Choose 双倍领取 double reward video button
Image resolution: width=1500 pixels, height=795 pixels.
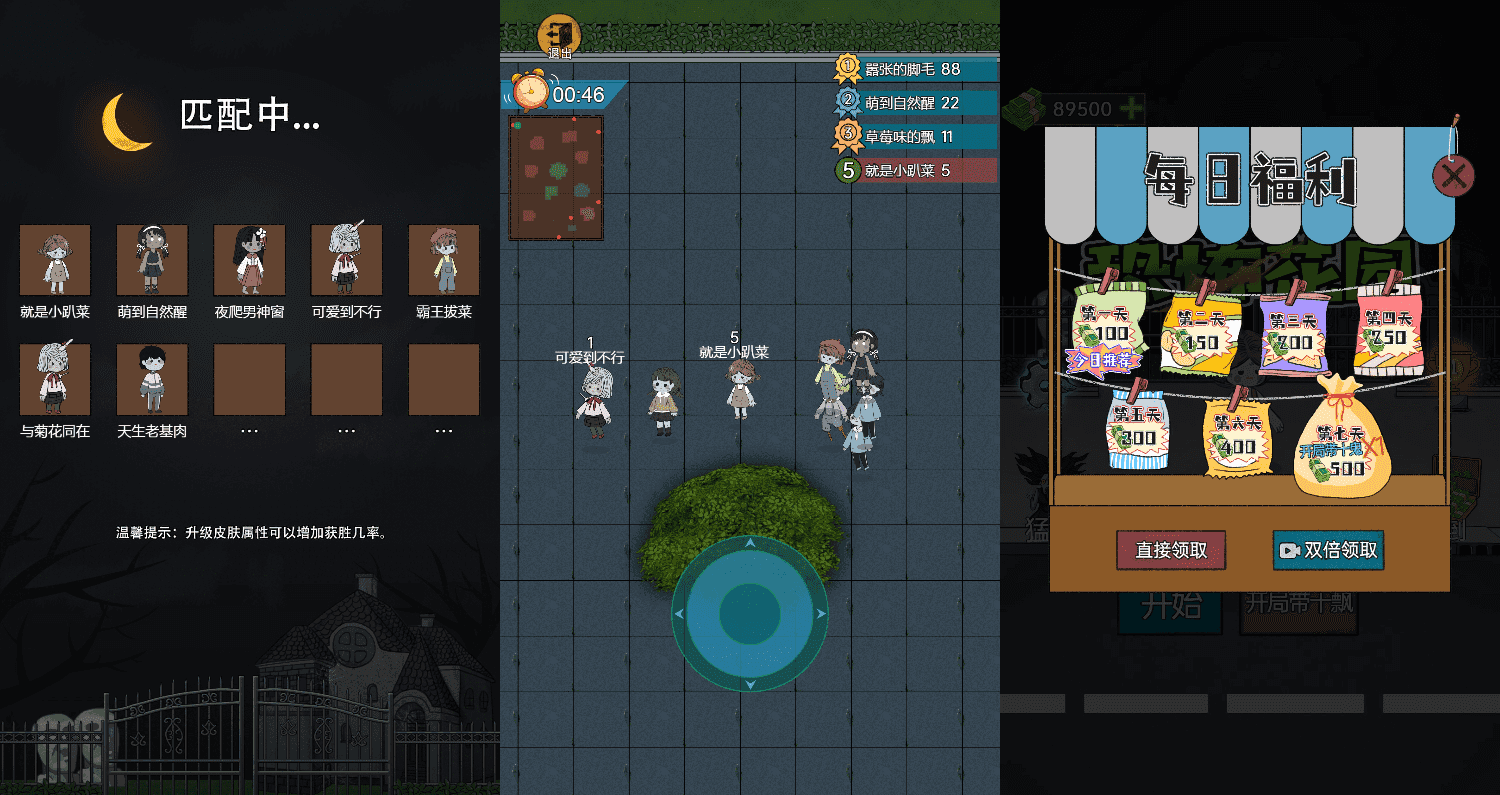[1328, 550]
